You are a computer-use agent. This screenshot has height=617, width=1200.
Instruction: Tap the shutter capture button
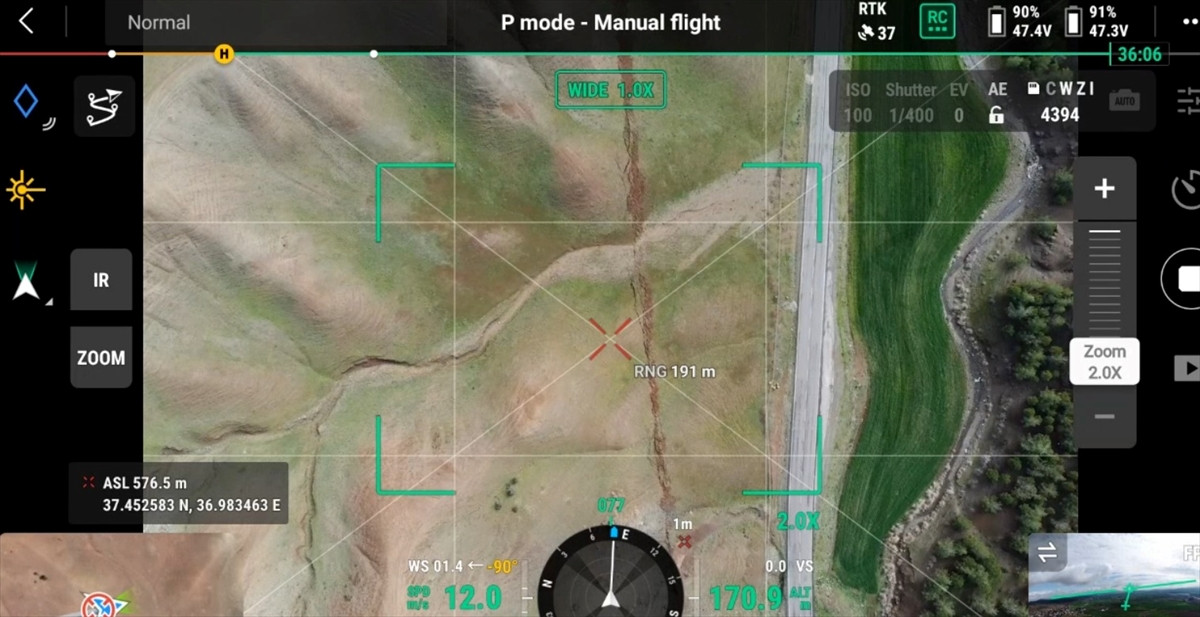point(1186,280)
